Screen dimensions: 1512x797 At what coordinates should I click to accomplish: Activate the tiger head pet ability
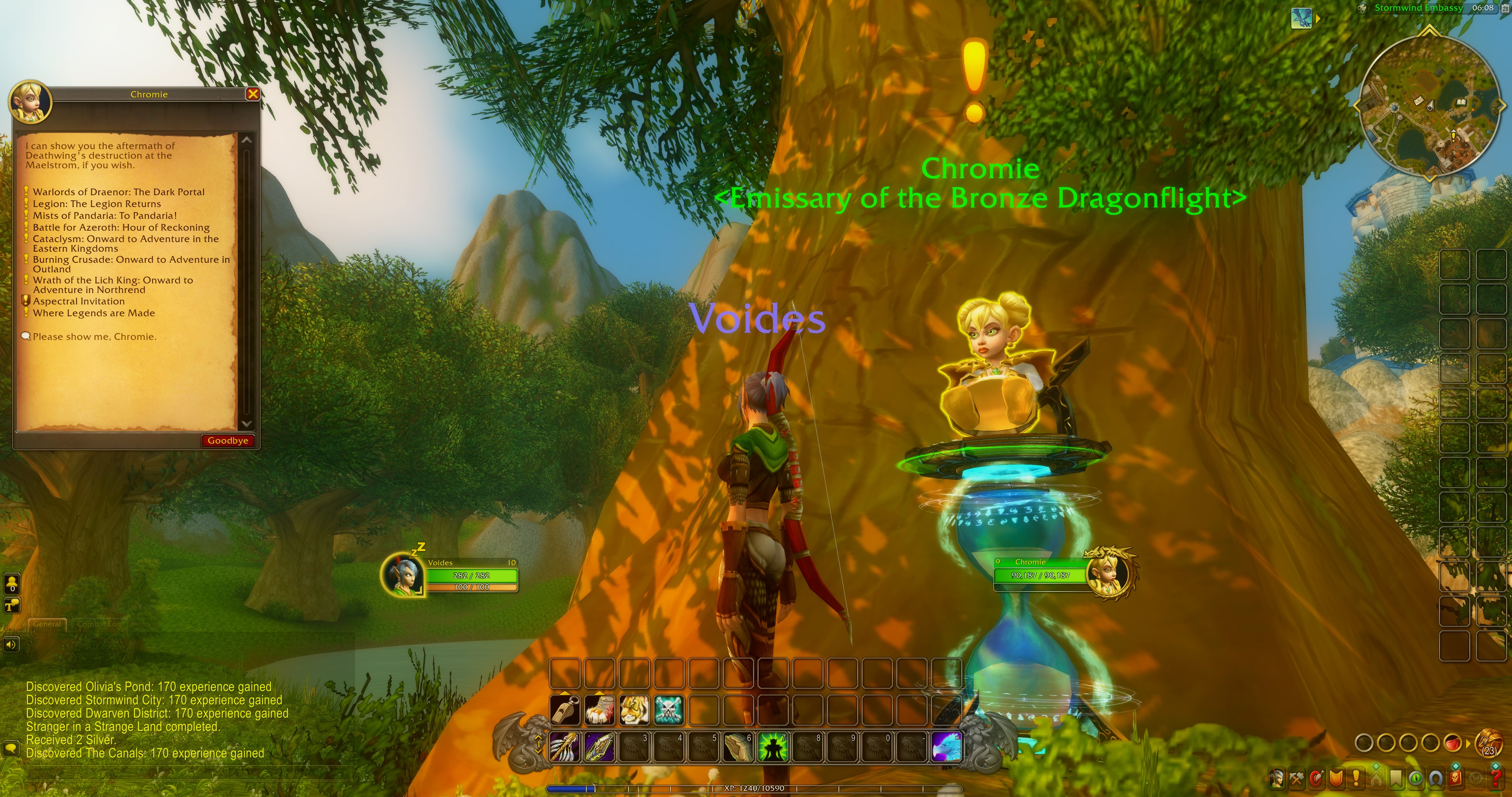coord(635,710)
